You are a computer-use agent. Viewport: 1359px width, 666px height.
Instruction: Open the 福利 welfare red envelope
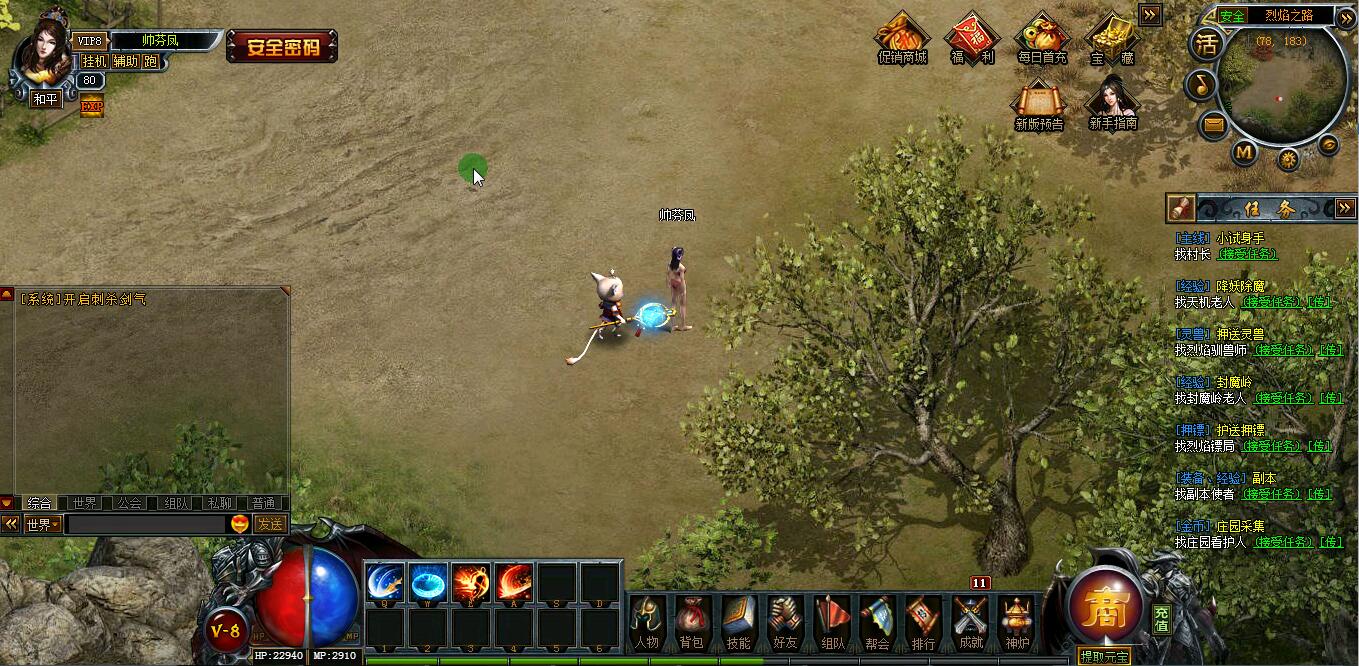(972, 39)
